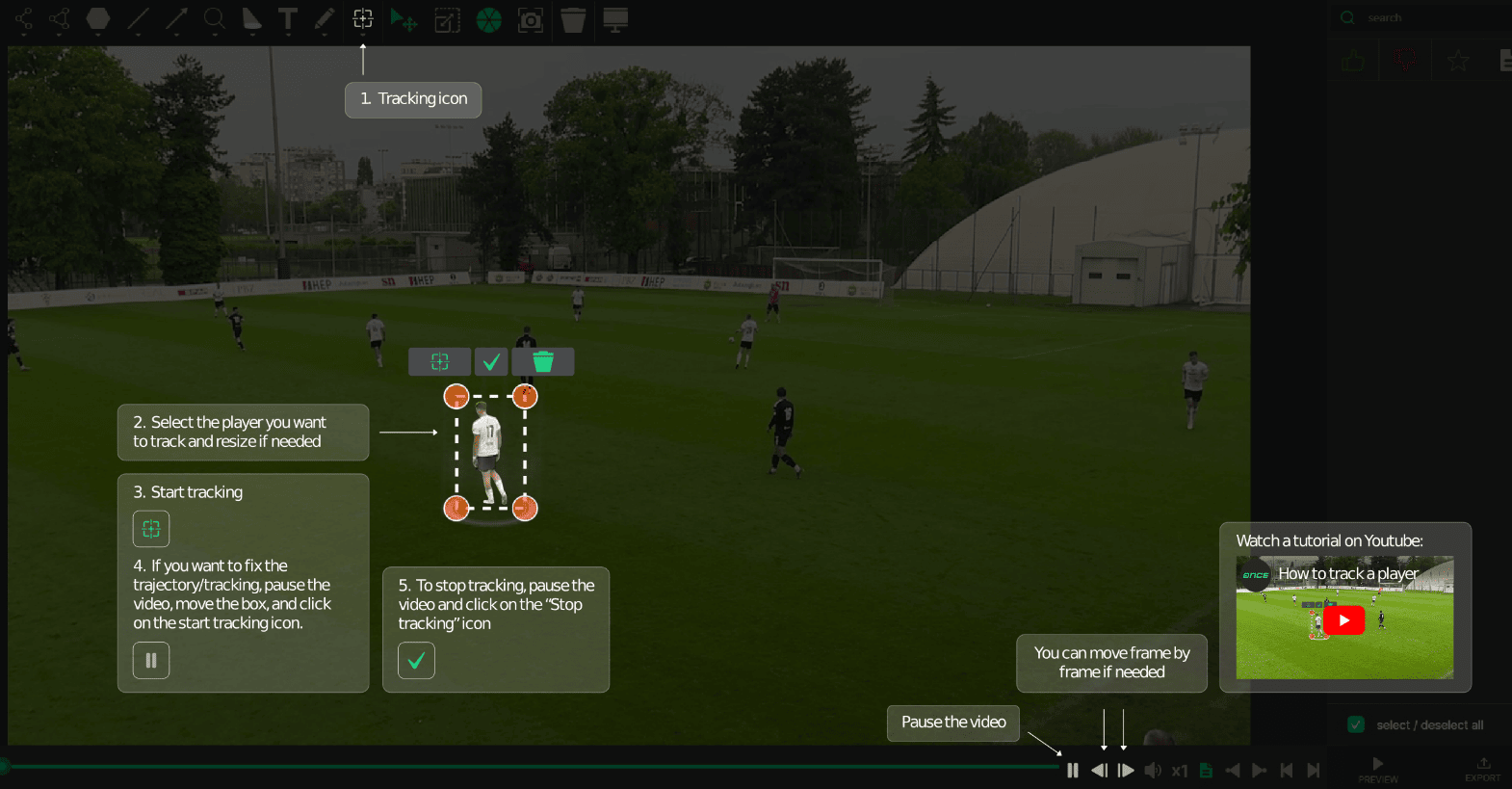Image resolution: width=1512 pixels, height=789 pixels.
Task: Select the Magnifier spotlight tool
Action: (x=214, y=18)
